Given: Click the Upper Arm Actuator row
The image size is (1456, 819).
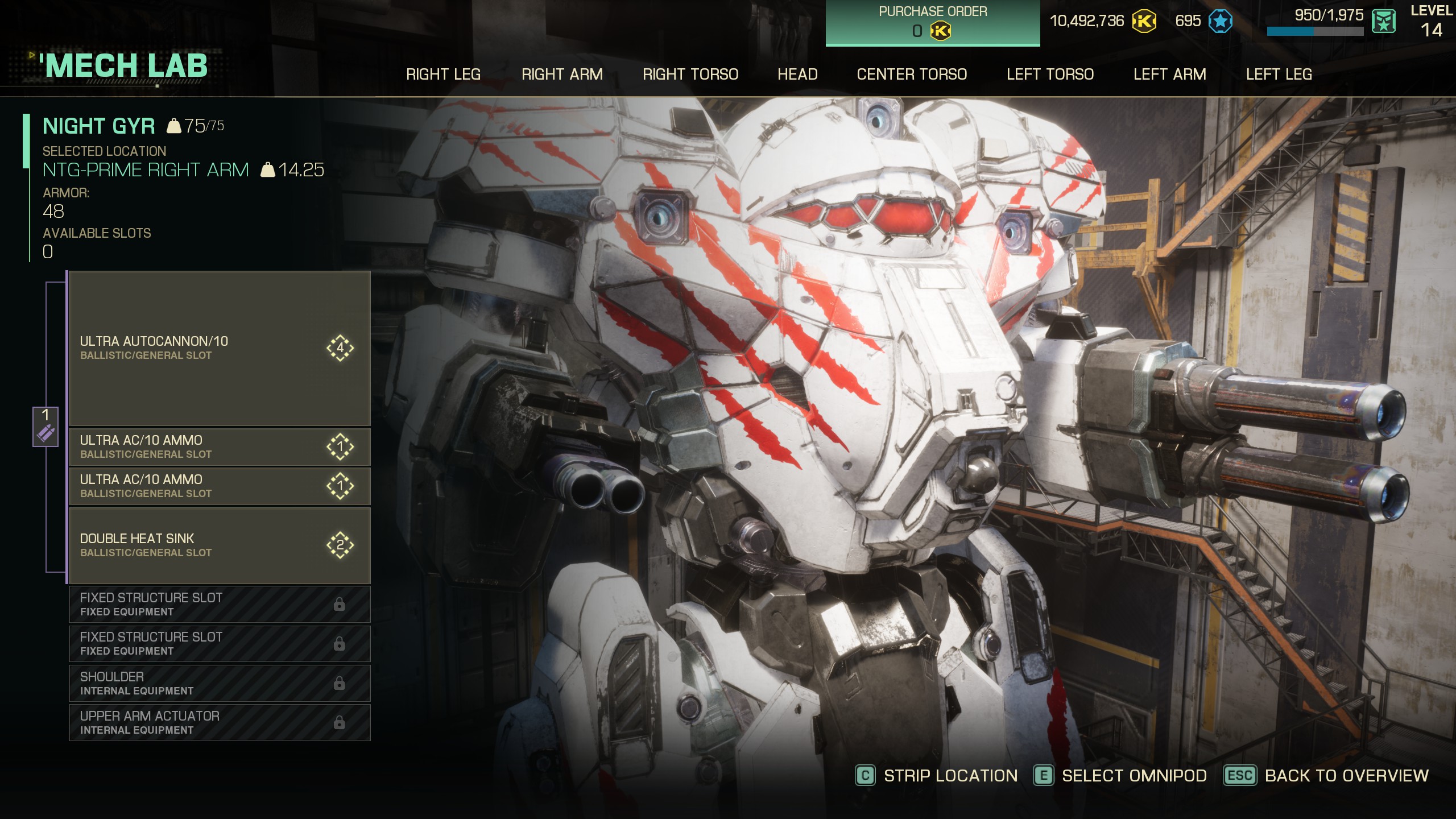Looking at the screenshot, I should 219,722.
